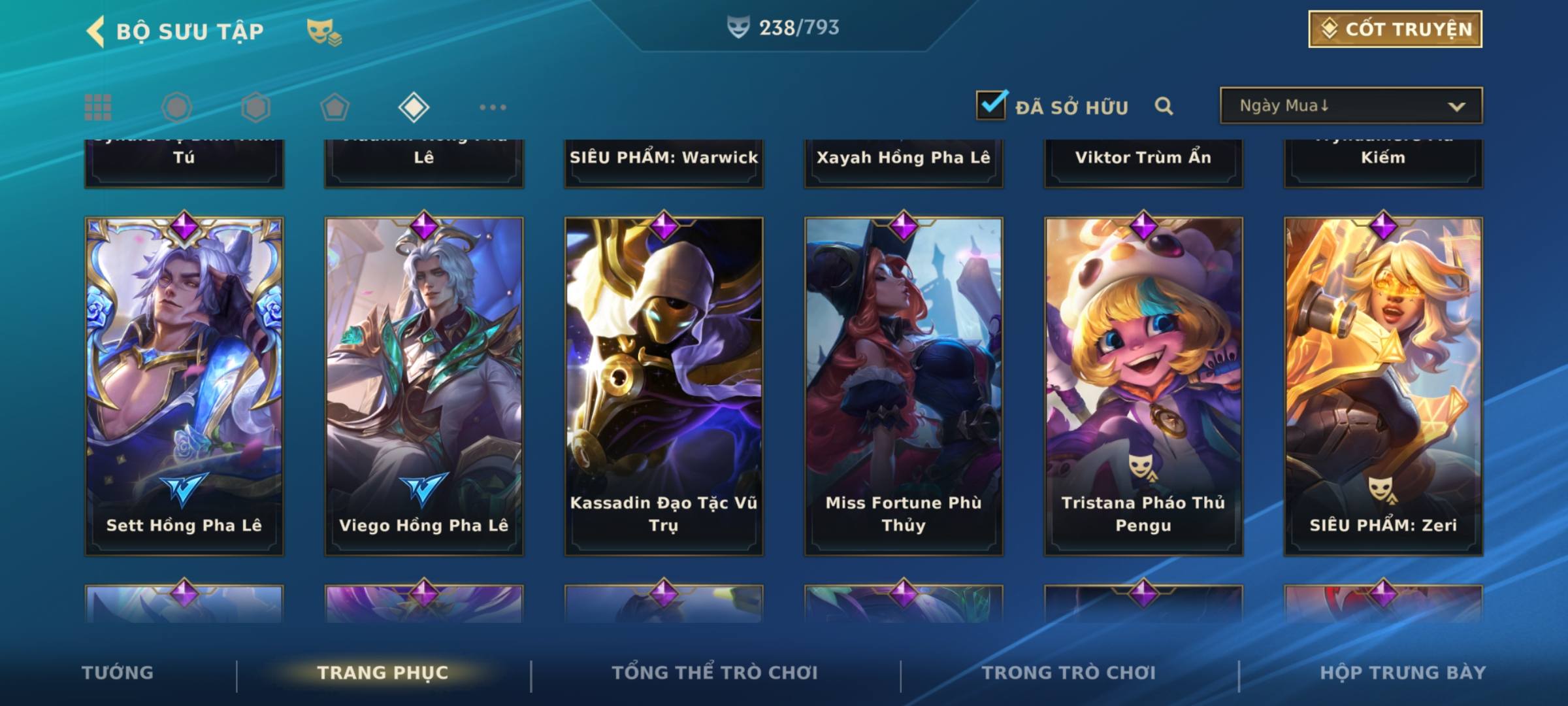The width and height of the screenshot is (1568, 706).
Task: Click the golden mask coins icon
Action: click(x=323, y=32)
